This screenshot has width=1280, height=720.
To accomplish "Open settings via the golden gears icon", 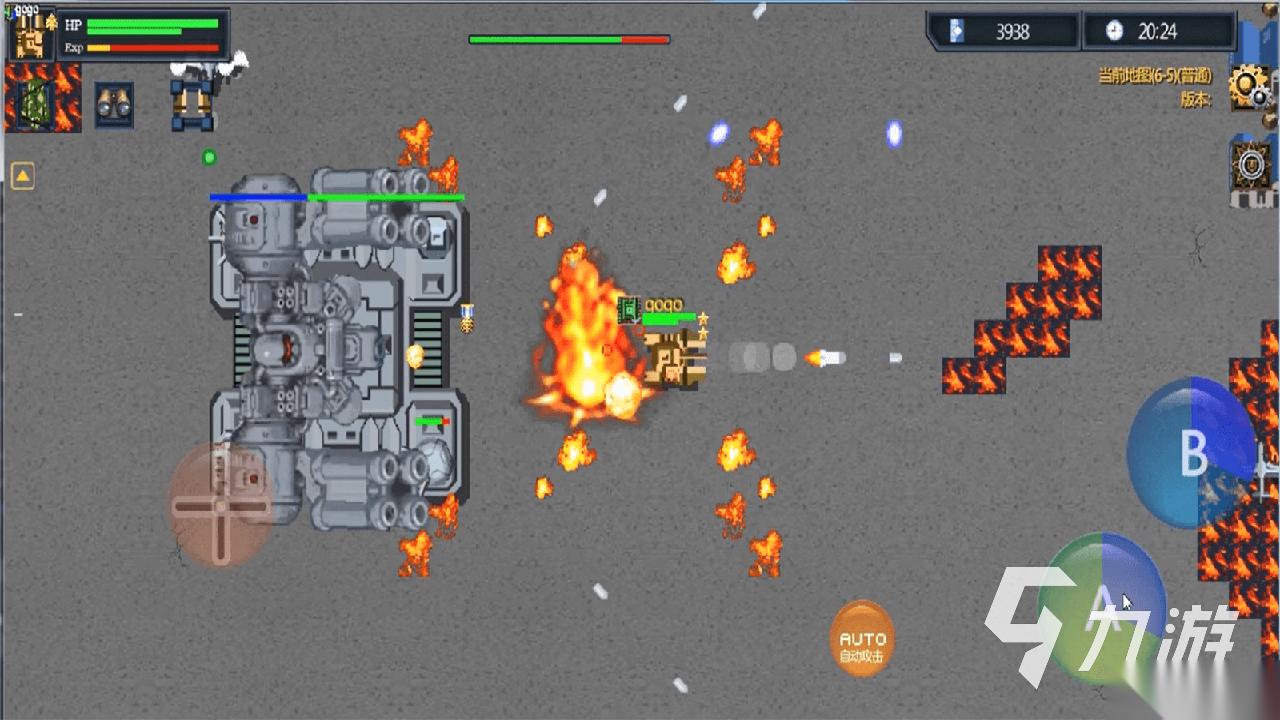I will 1249,87.
